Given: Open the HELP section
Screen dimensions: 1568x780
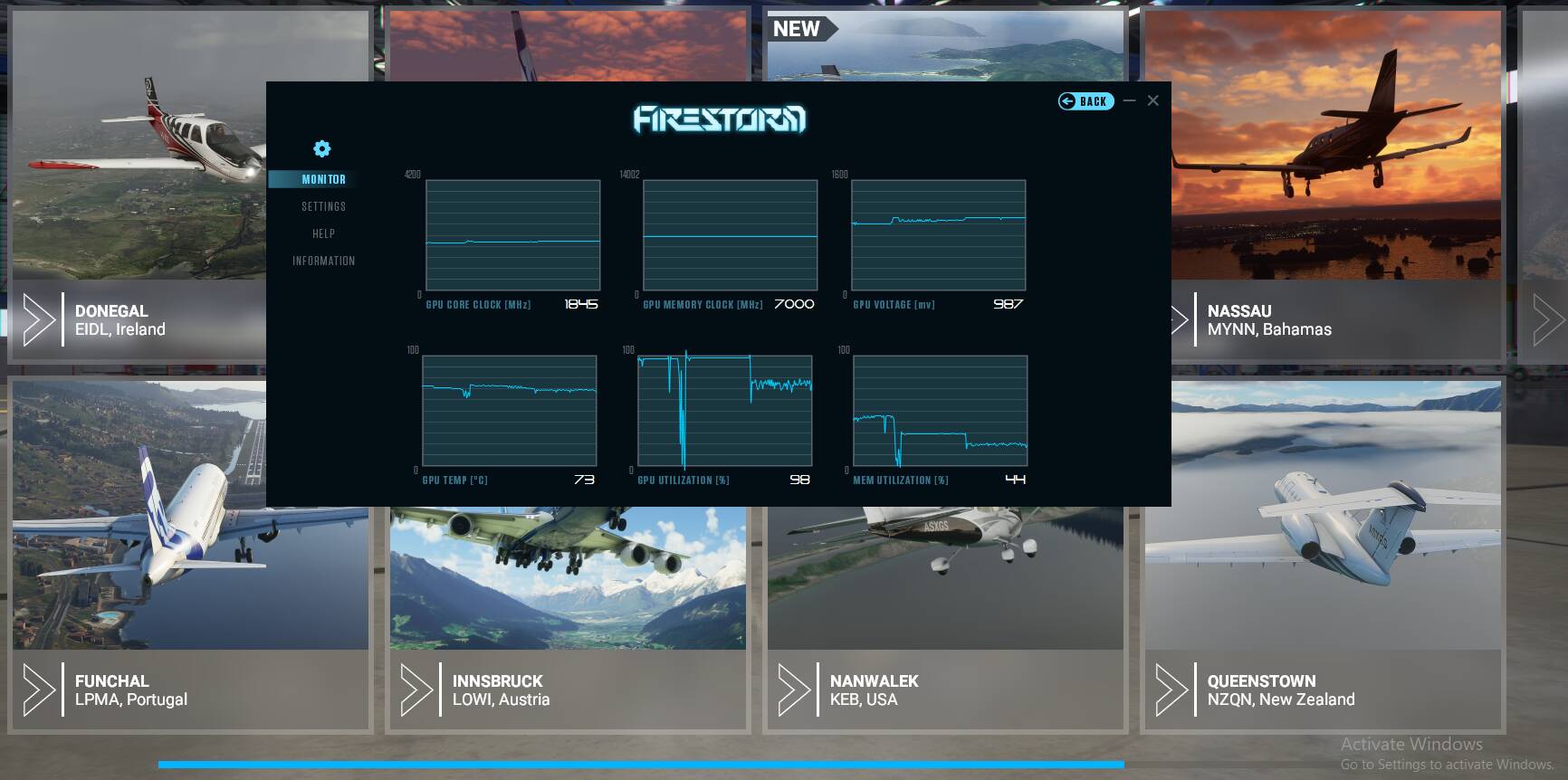Looking at the screenshot, I should point(322,233).
